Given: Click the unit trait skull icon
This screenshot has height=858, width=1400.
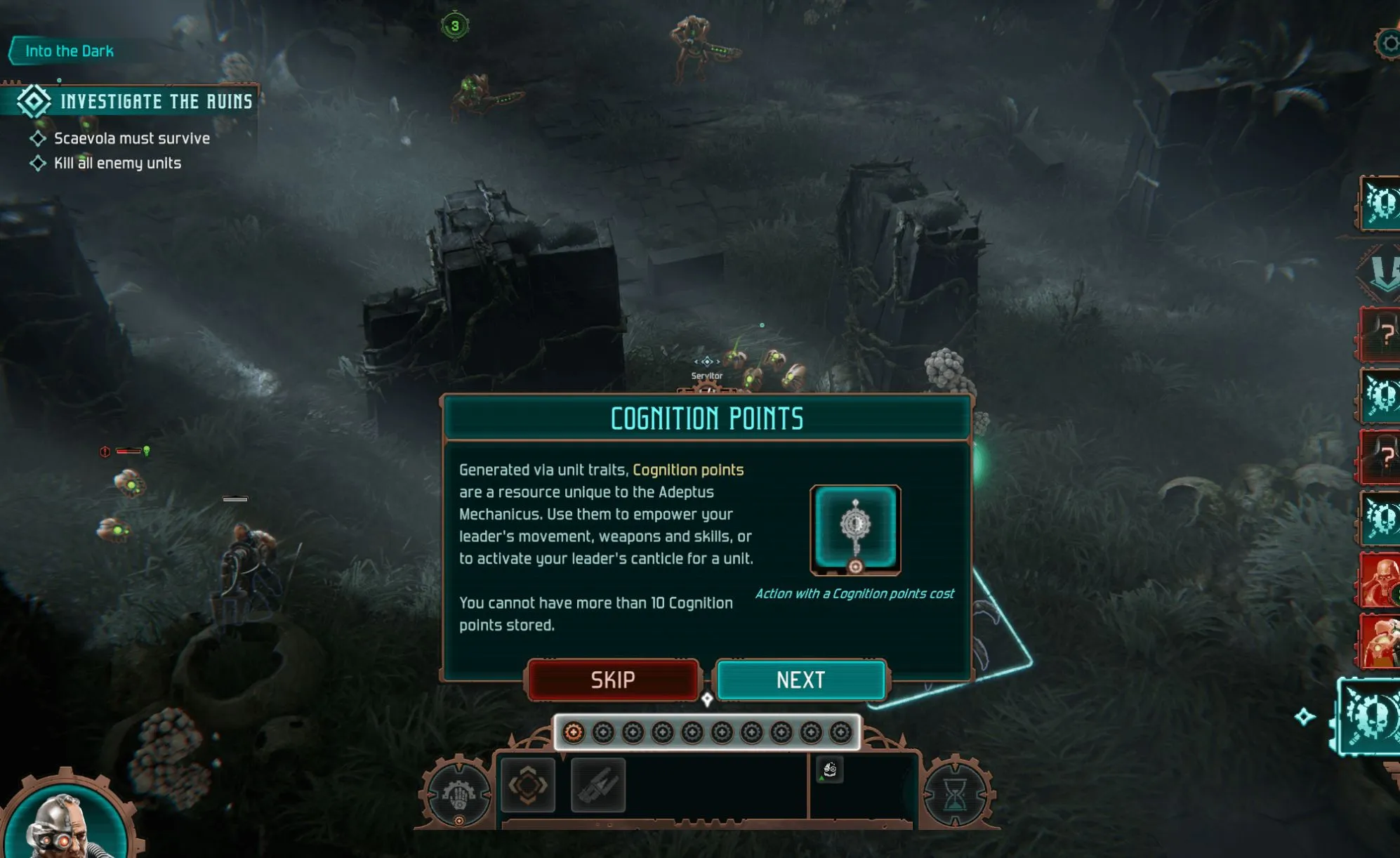Looking at the screenshot, I should (x=830, y=770).
